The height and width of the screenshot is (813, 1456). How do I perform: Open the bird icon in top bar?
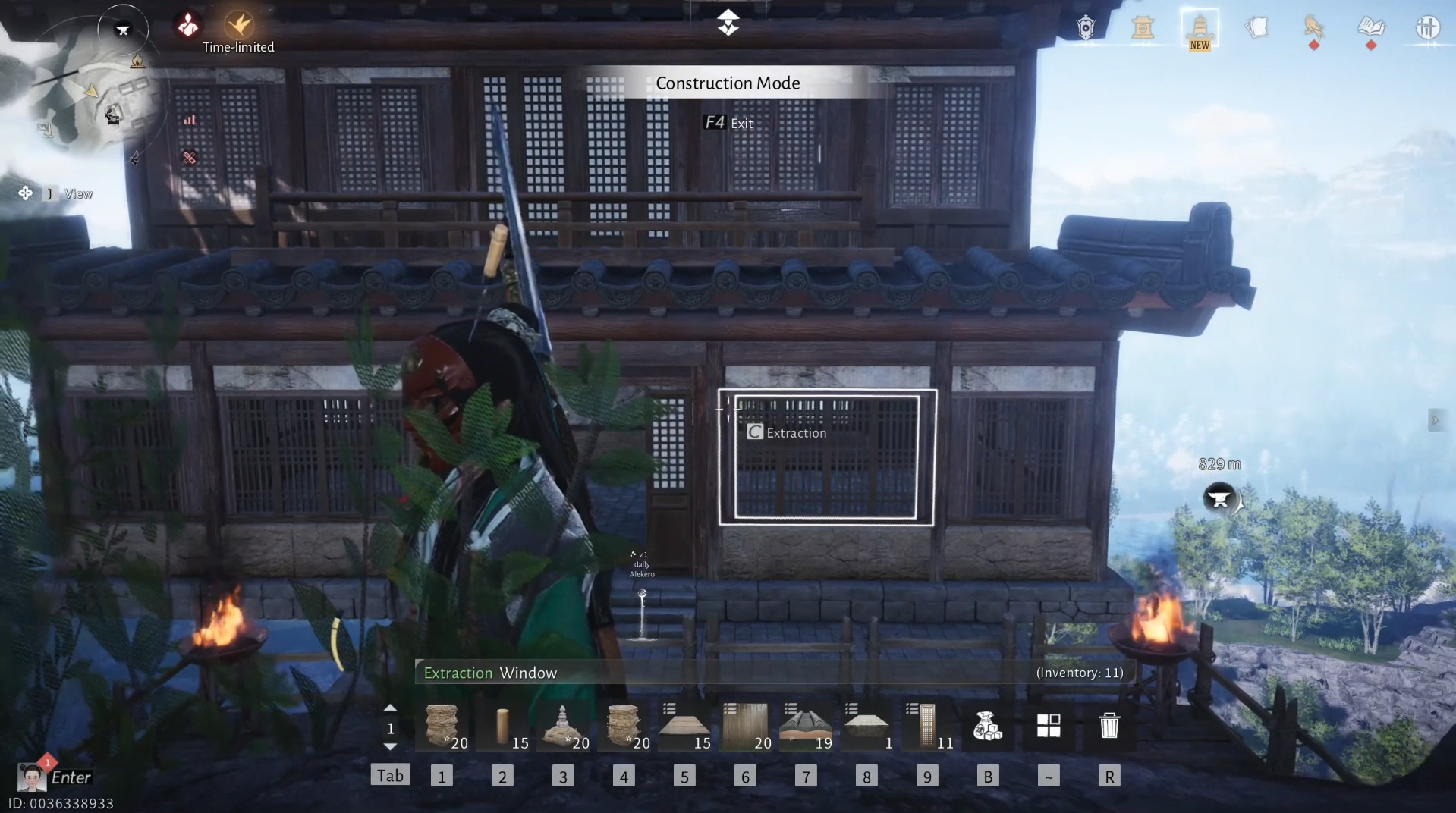pos(1313,28)
